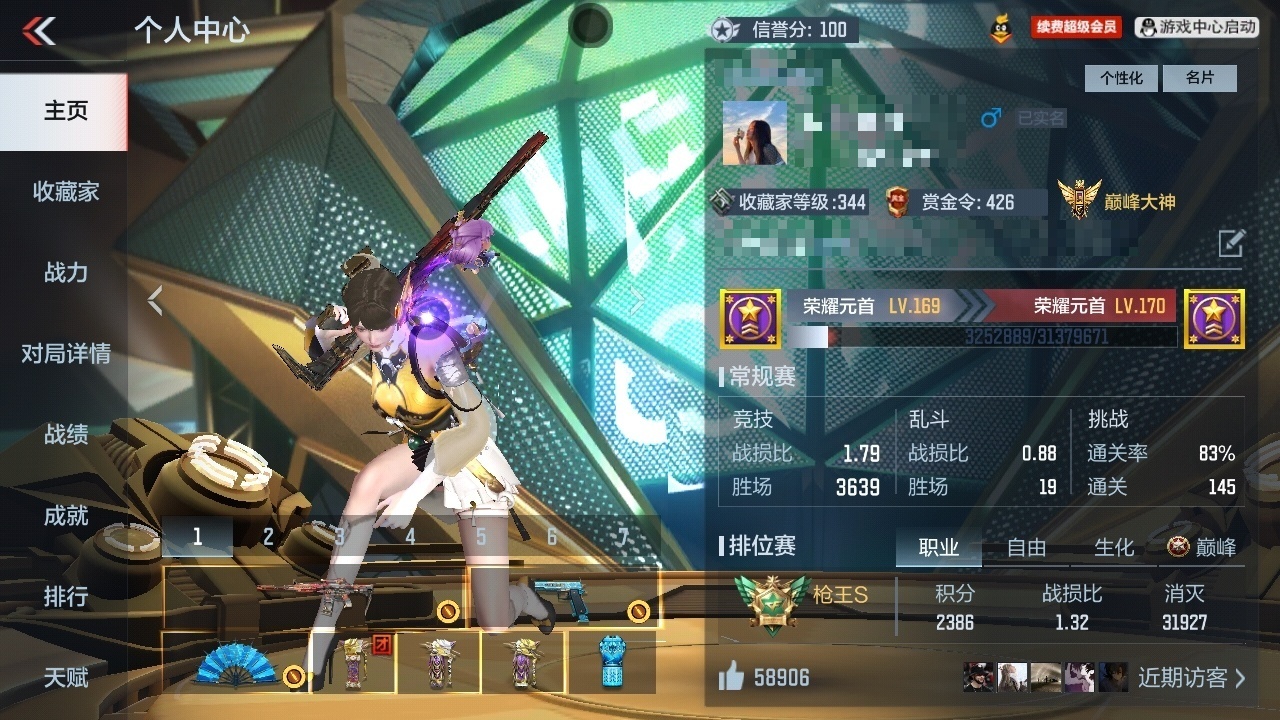Select loadout slot number 2

click(x=268, y=537)
